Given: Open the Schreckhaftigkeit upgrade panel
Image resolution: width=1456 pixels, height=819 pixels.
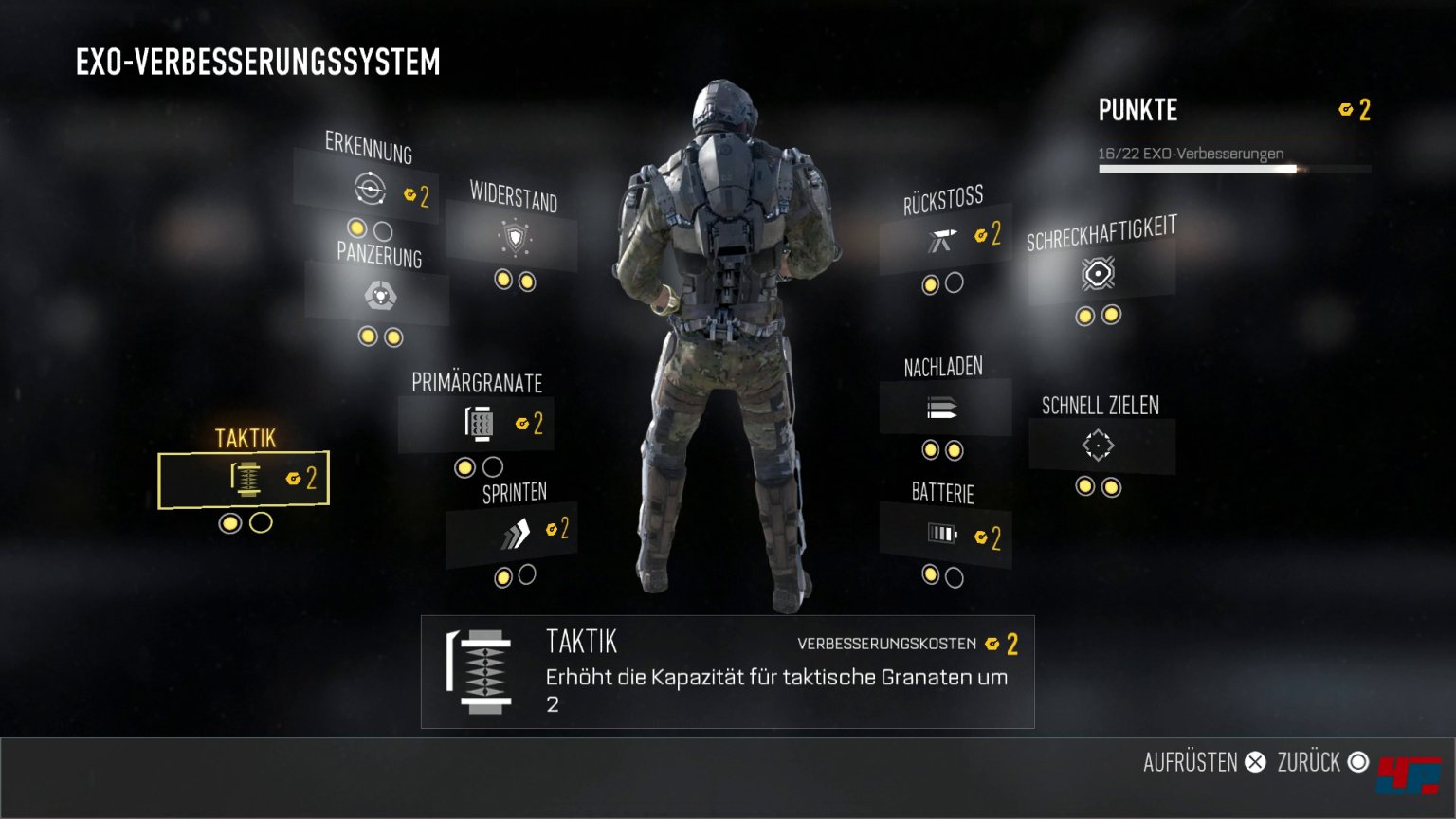Looking at the screenshot, I should pos(1100,275).
